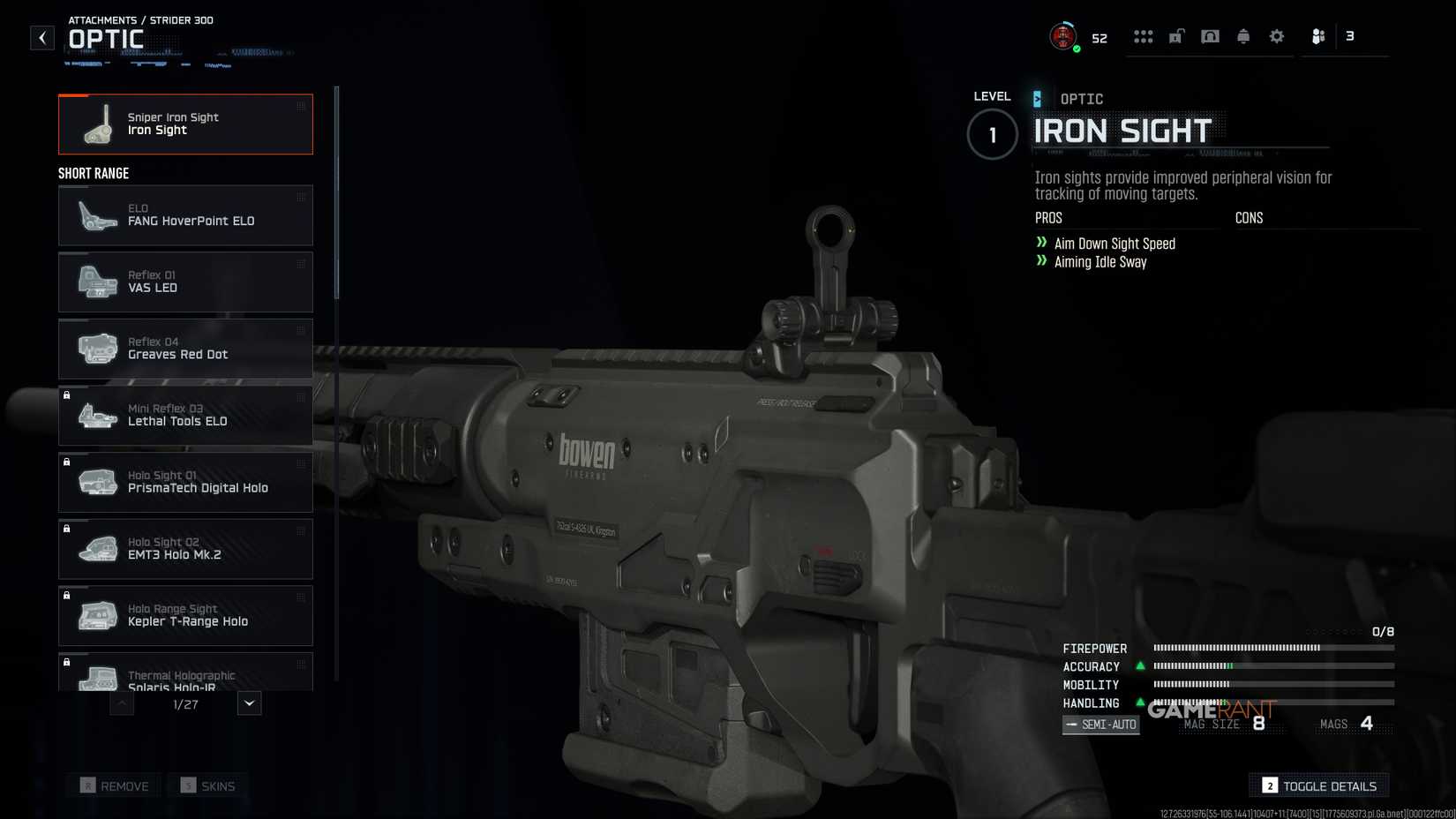
Task: Click the player emblem avatar
Action: pos(1062,35)
